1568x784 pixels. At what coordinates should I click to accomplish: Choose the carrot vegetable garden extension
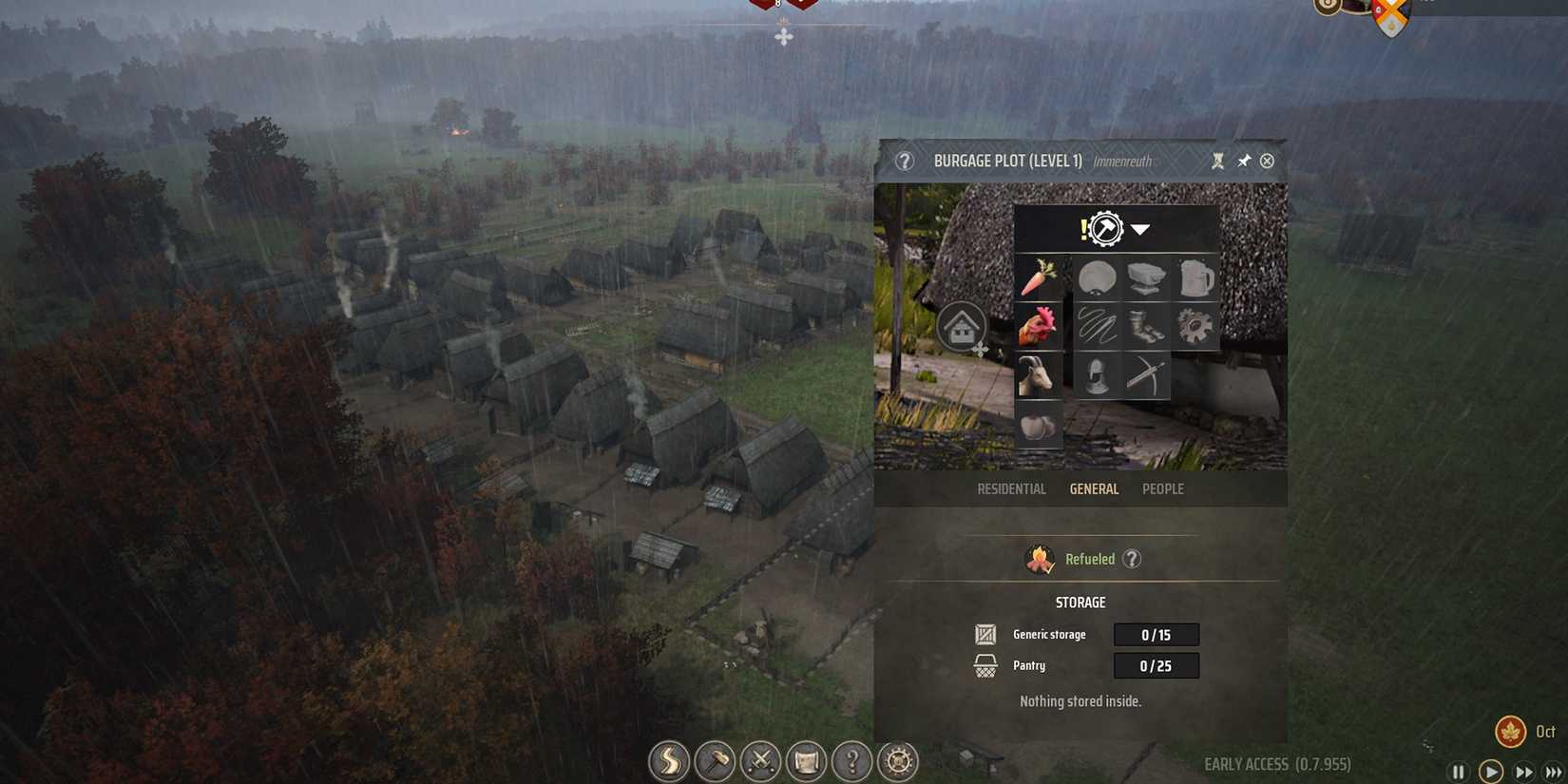(1038, 278)
